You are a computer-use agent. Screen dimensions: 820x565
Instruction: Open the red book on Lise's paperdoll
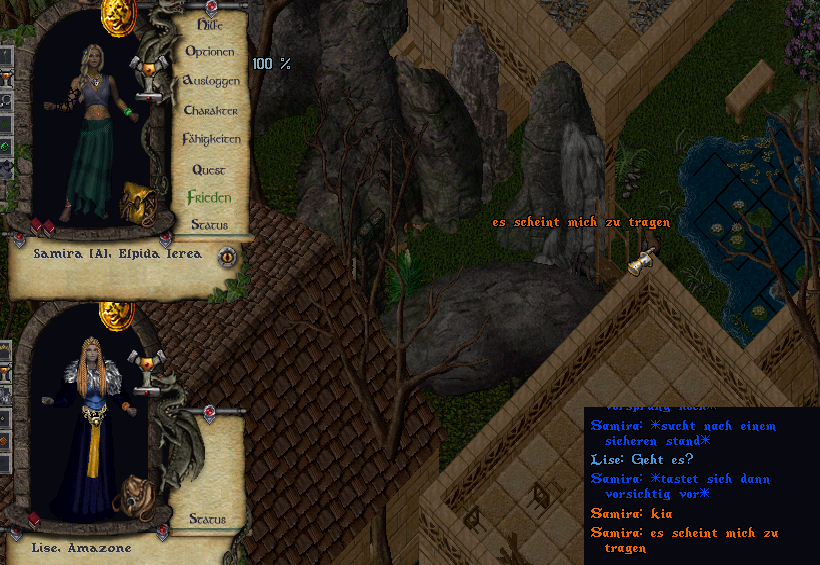click(34, 520)
